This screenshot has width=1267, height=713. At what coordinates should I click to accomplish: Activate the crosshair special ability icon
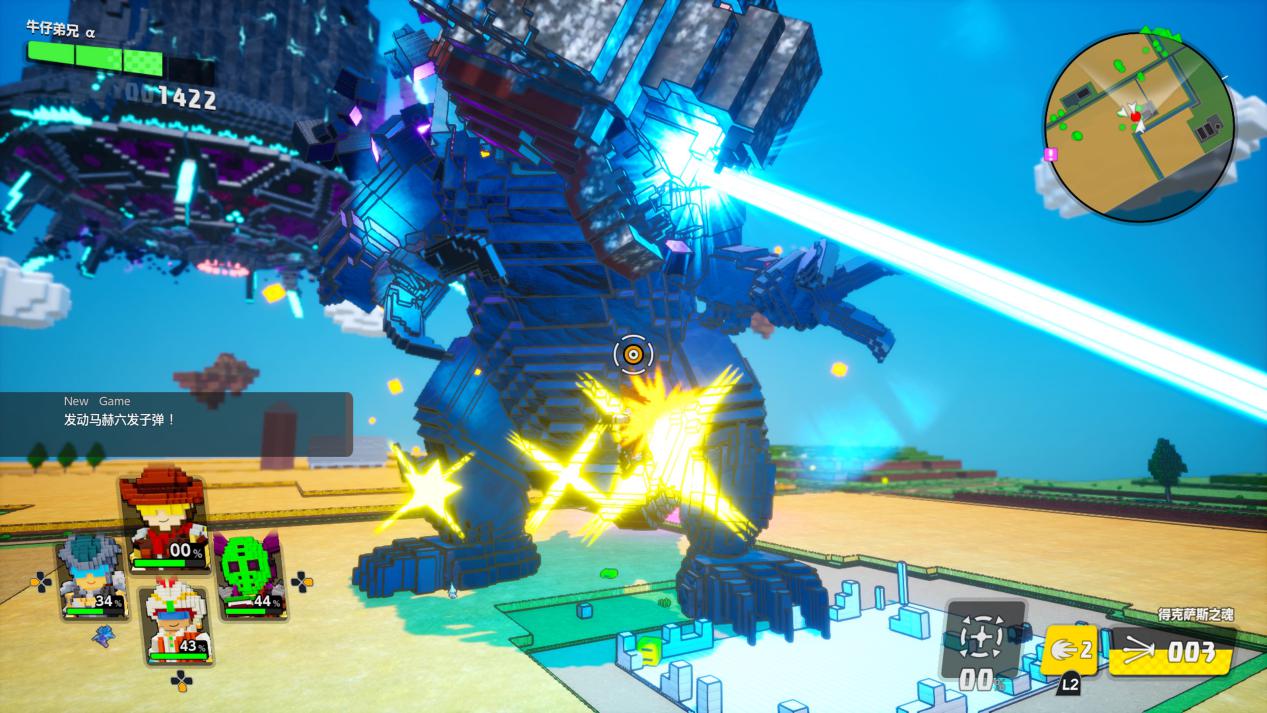coord(984,637)
